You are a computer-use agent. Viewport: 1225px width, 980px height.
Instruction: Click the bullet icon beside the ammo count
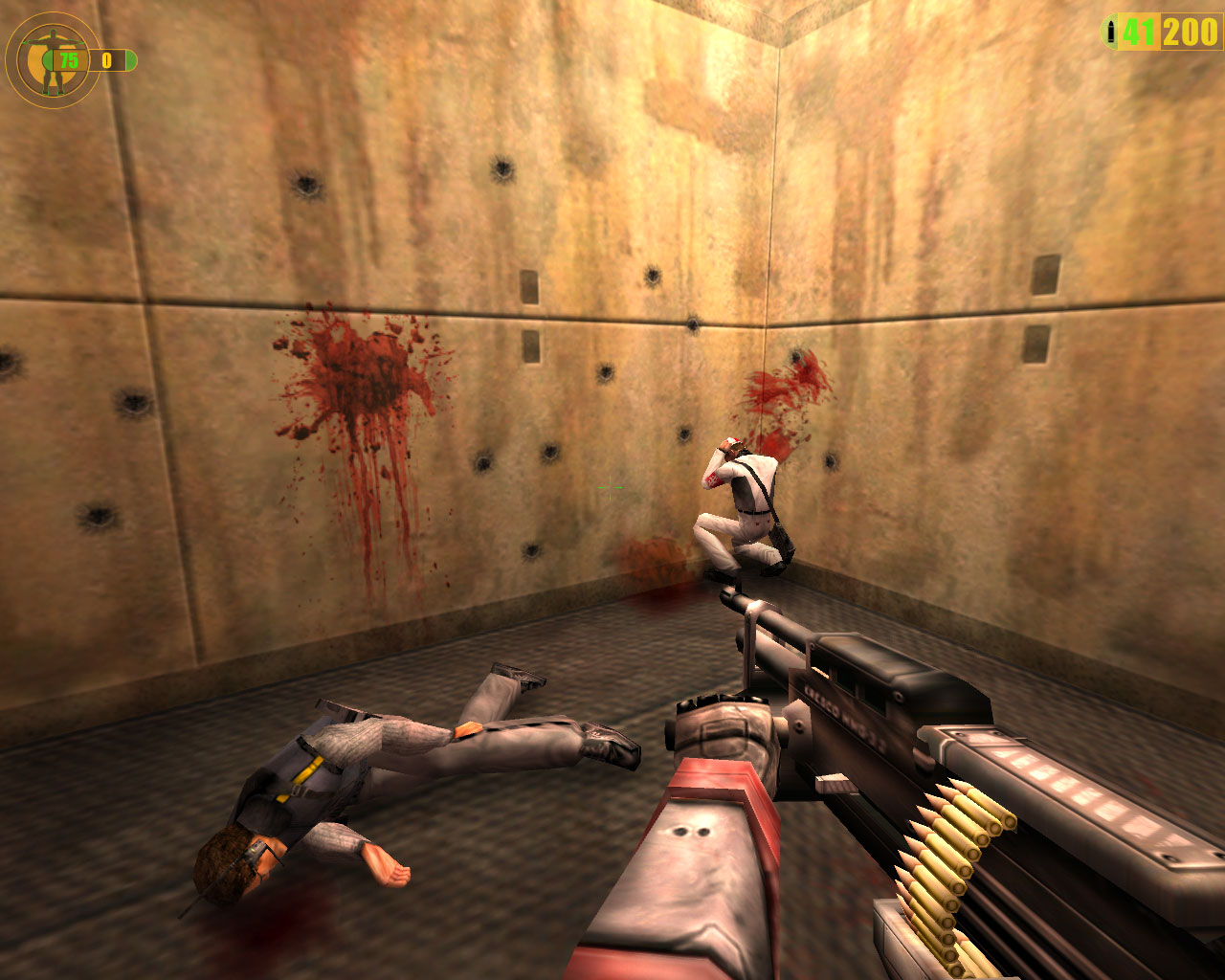point(1111,33)
